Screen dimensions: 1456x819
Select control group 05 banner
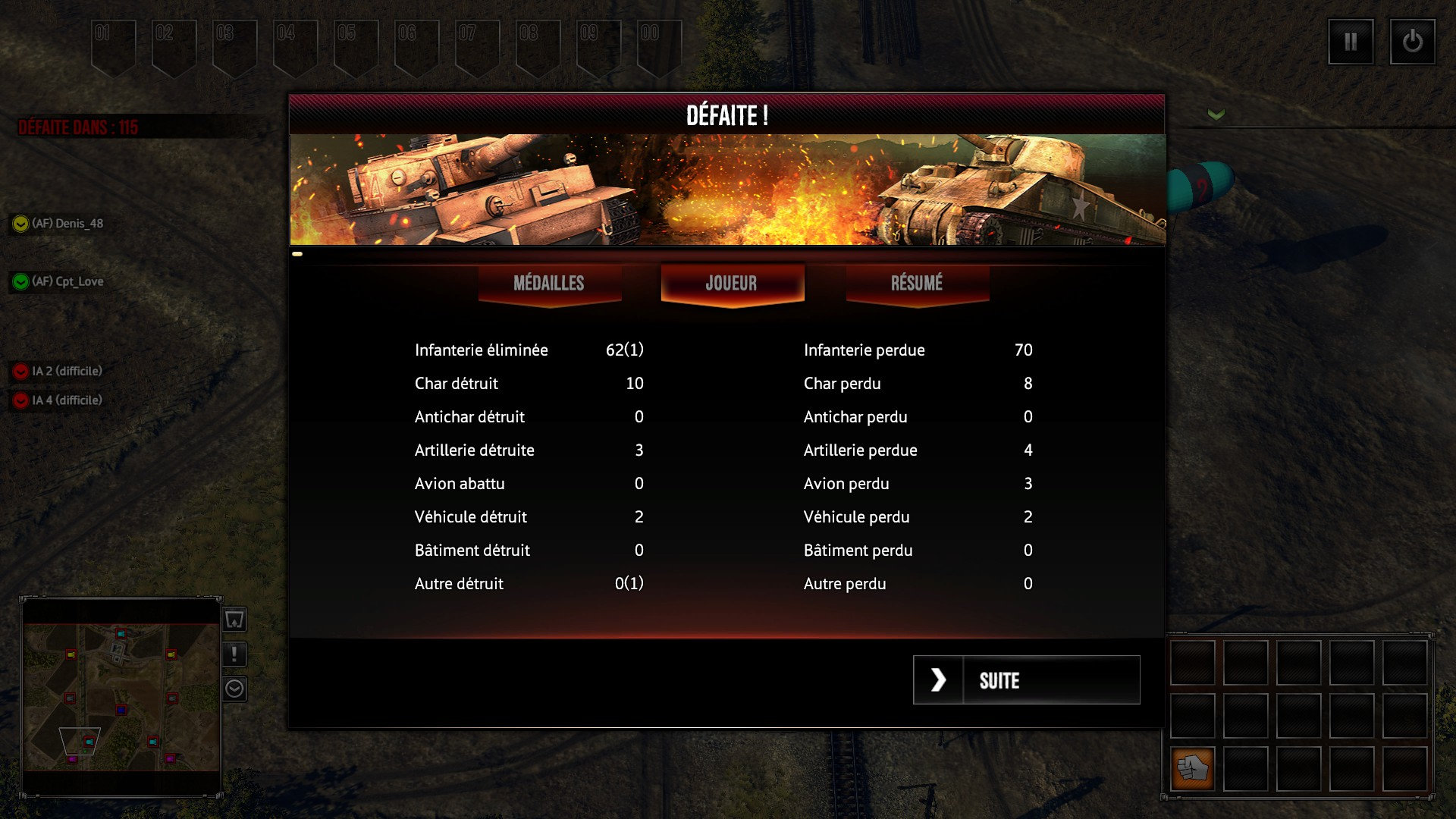356,47
